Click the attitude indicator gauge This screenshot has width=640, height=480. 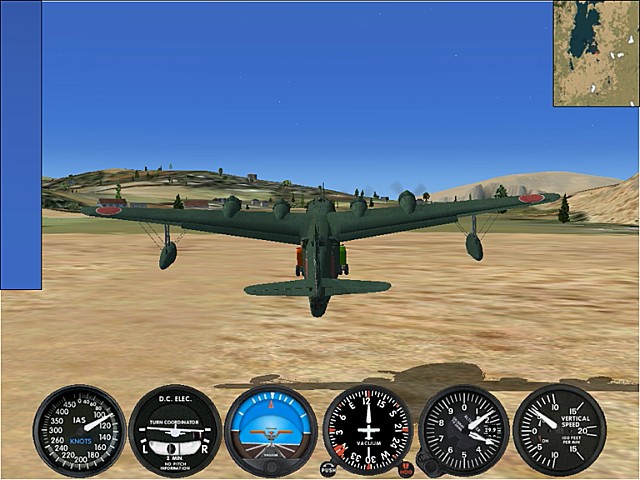[x=270, y=430]
